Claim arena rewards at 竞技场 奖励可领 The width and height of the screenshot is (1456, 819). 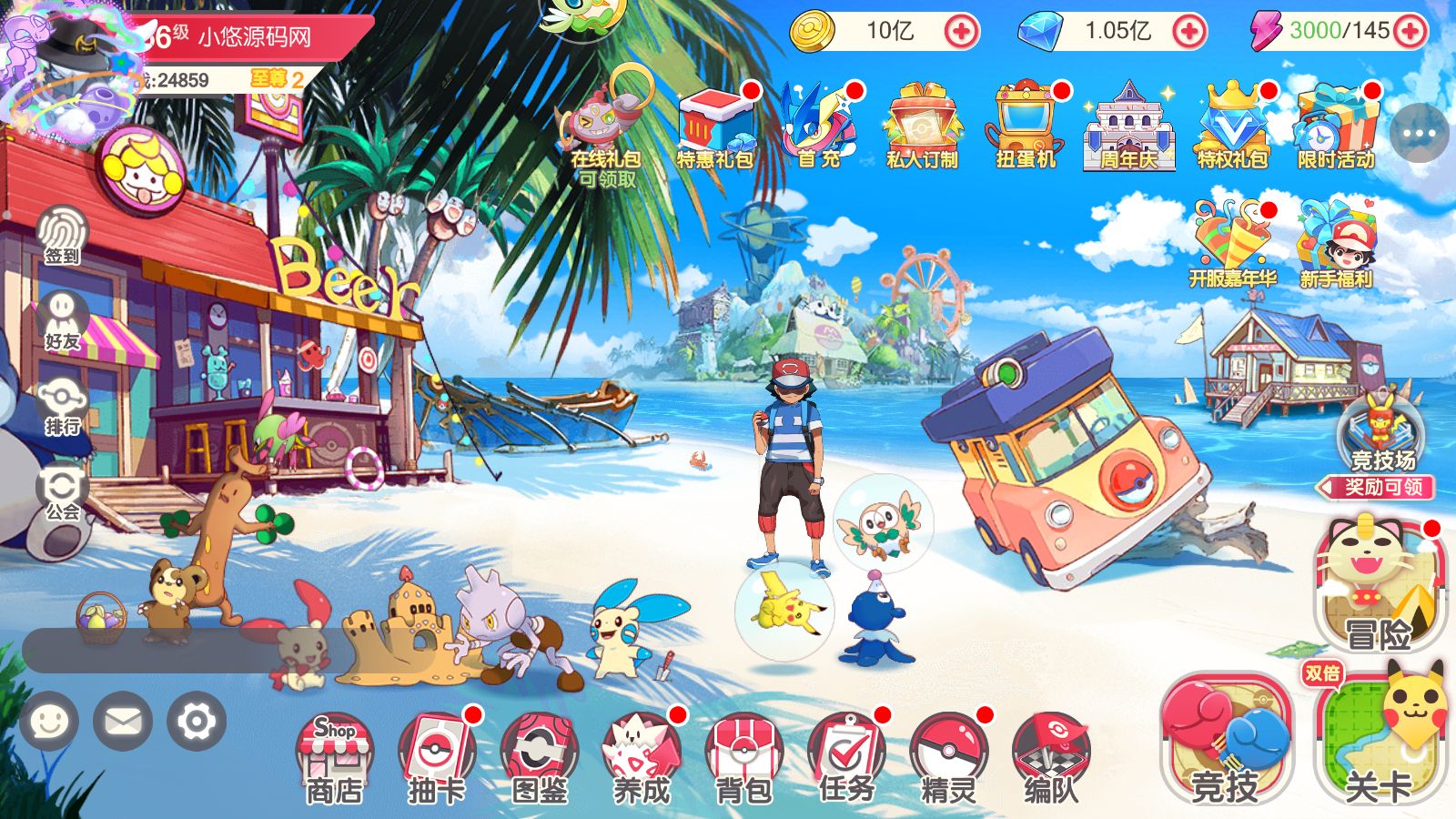1380,487
